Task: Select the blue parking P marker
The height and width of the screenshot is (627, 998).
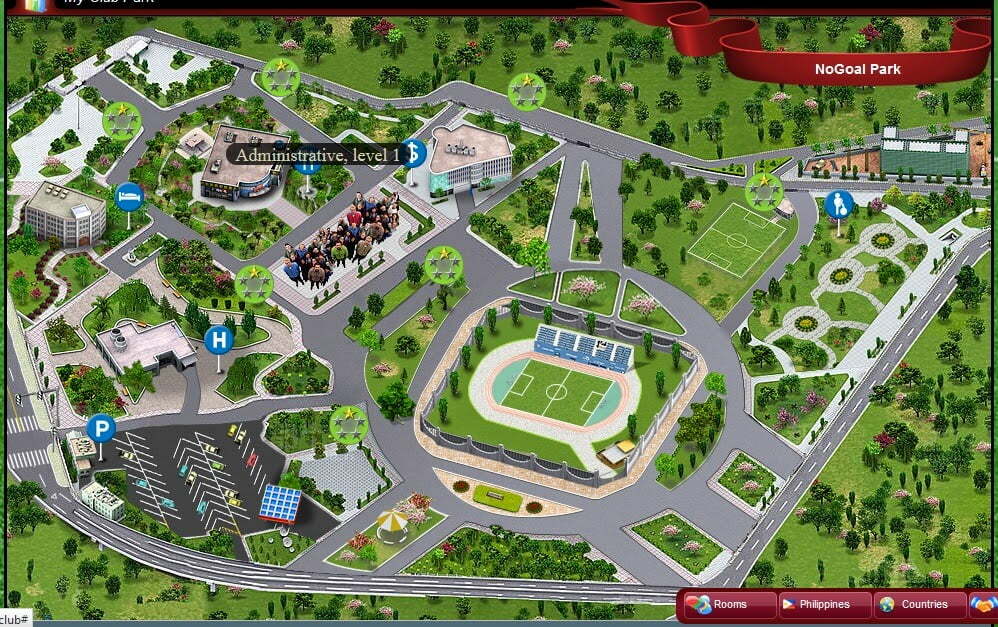Action: pos(100,430)
